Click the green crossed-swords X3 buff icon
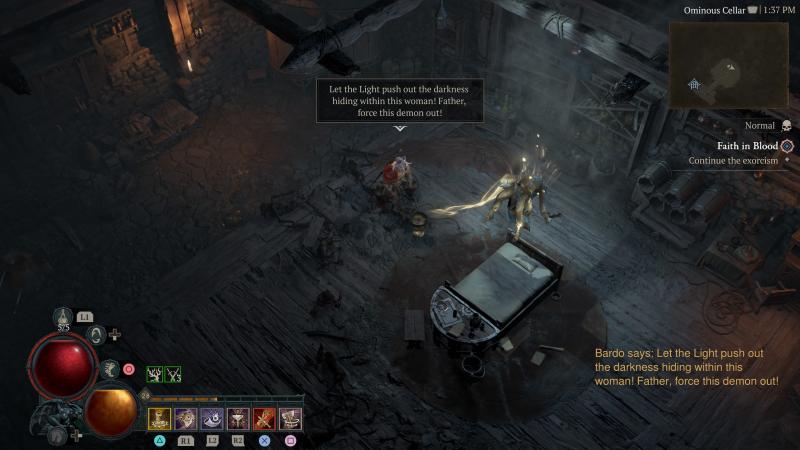 (x=173, y=374)
